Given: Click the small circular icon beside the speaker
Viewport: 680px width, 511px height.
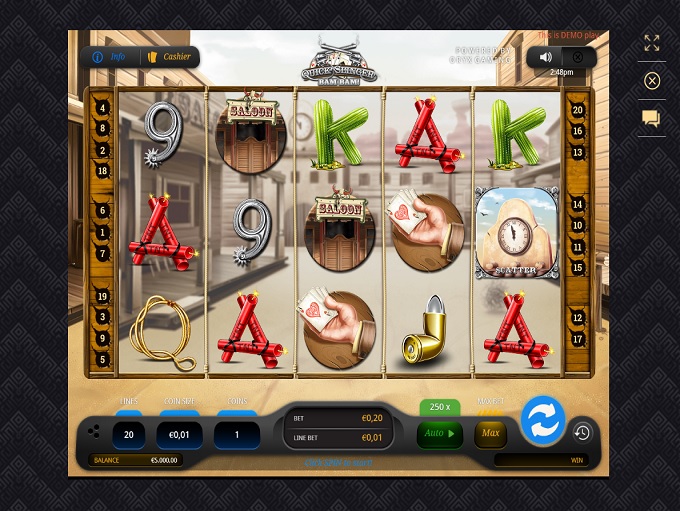Looking at the screenshot, I should coord(577,57).
